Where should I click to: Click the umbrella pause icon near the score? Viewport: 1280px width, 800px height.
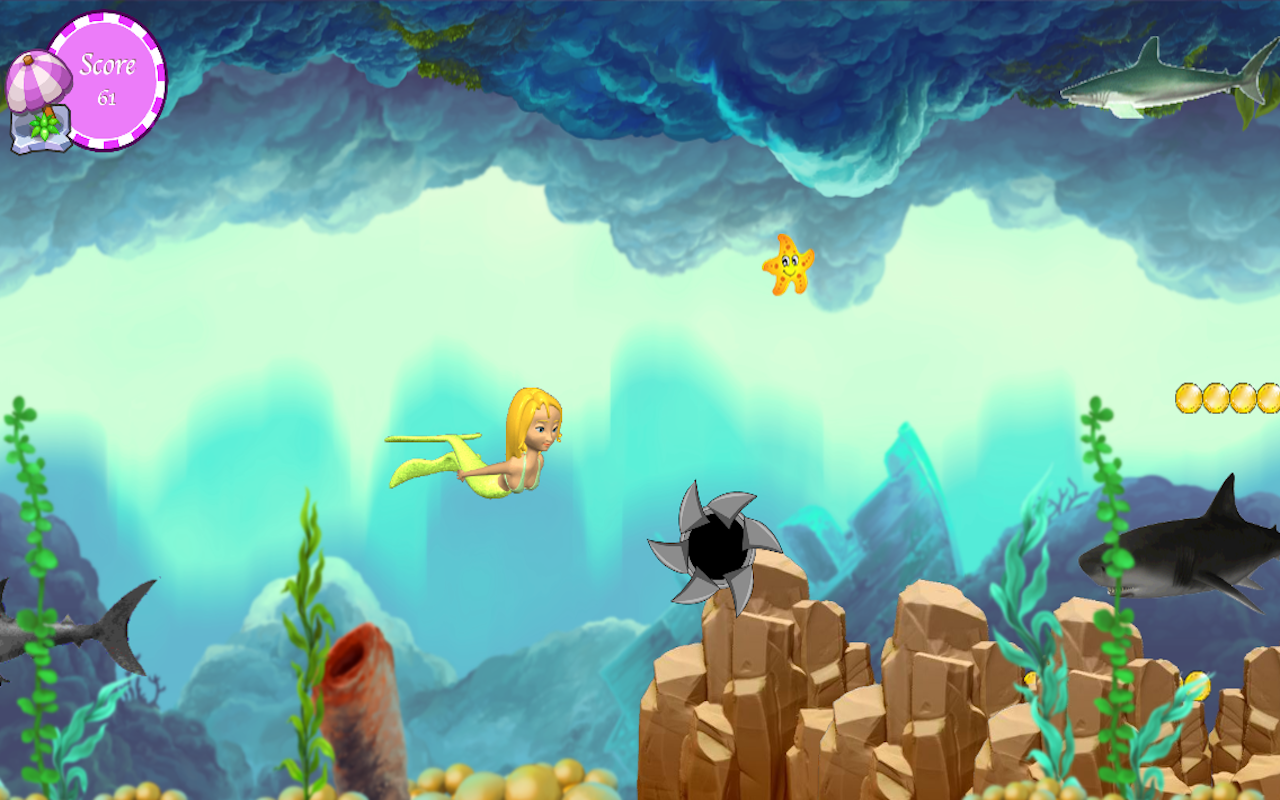click(x=40, y=80)
